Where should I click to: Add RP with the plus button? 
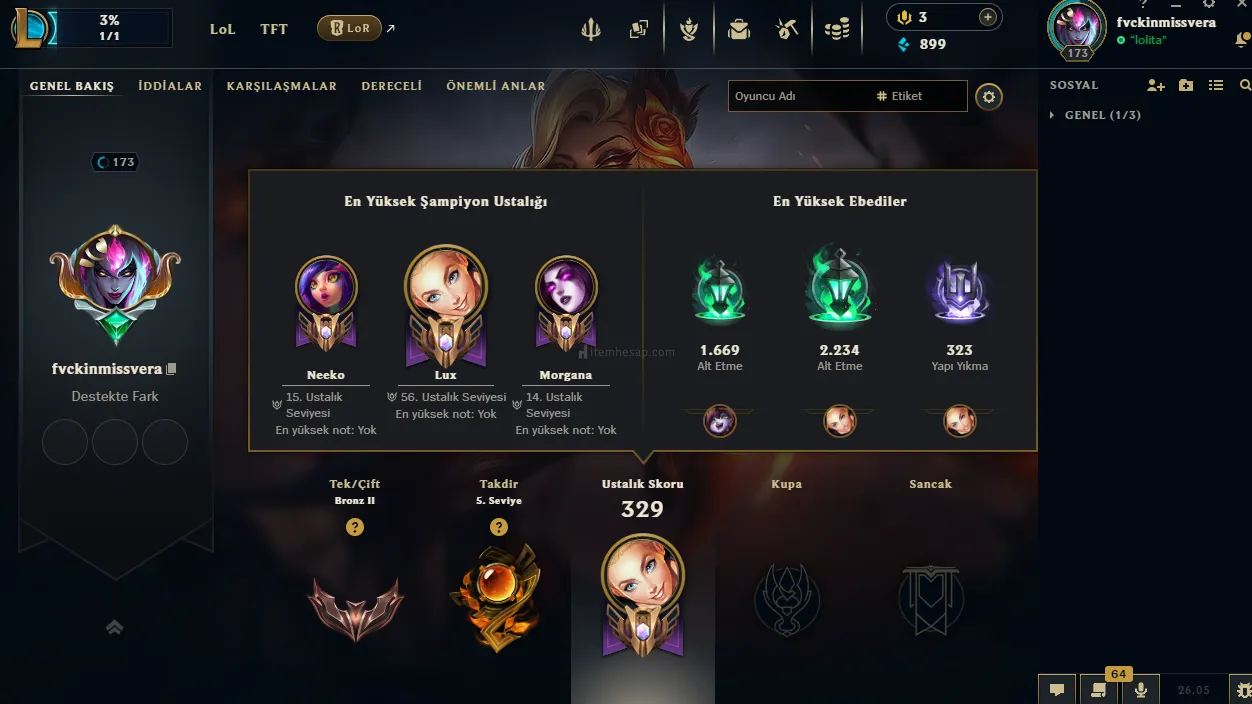(987, 17)
